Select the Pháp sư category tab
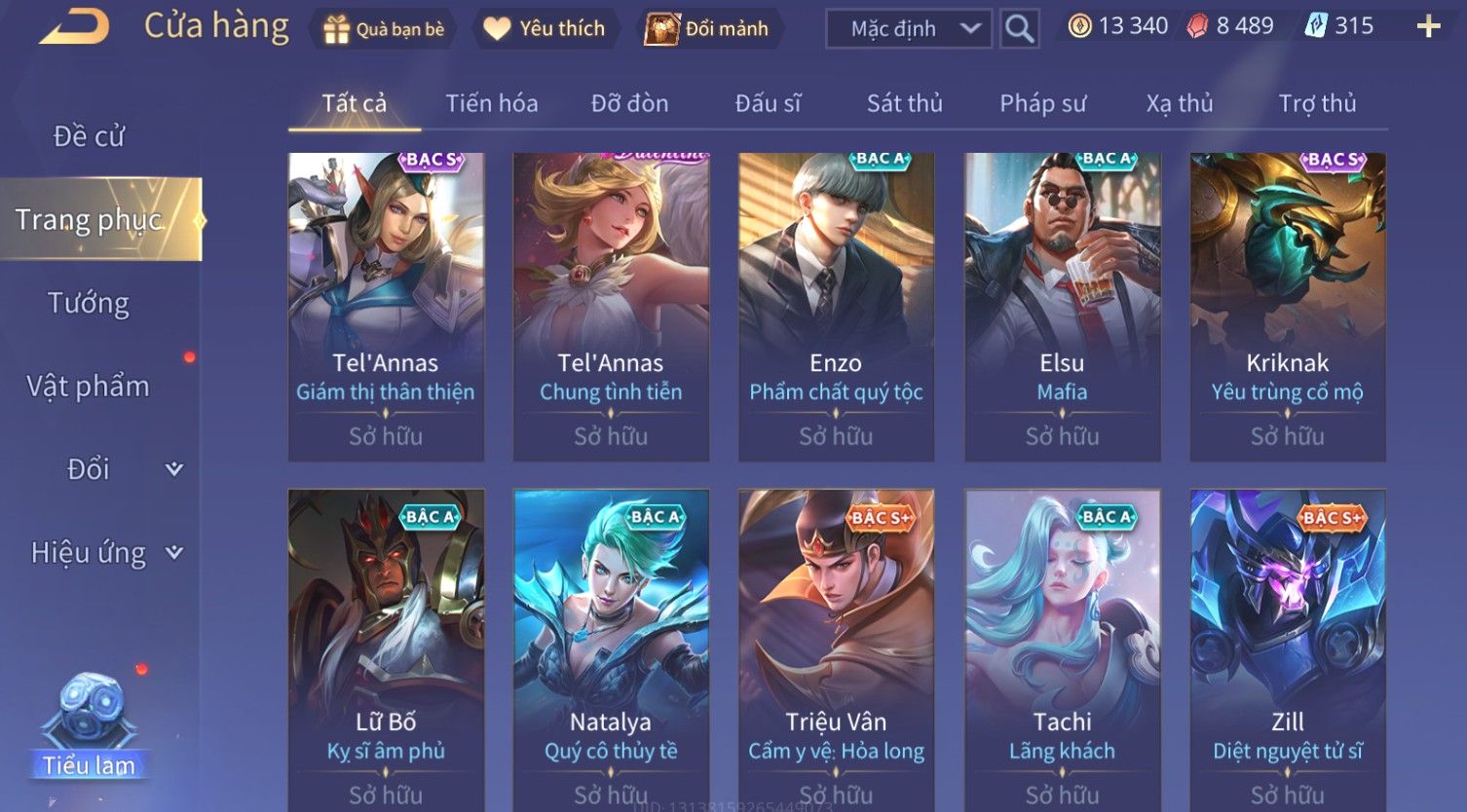 (1042, 103)
